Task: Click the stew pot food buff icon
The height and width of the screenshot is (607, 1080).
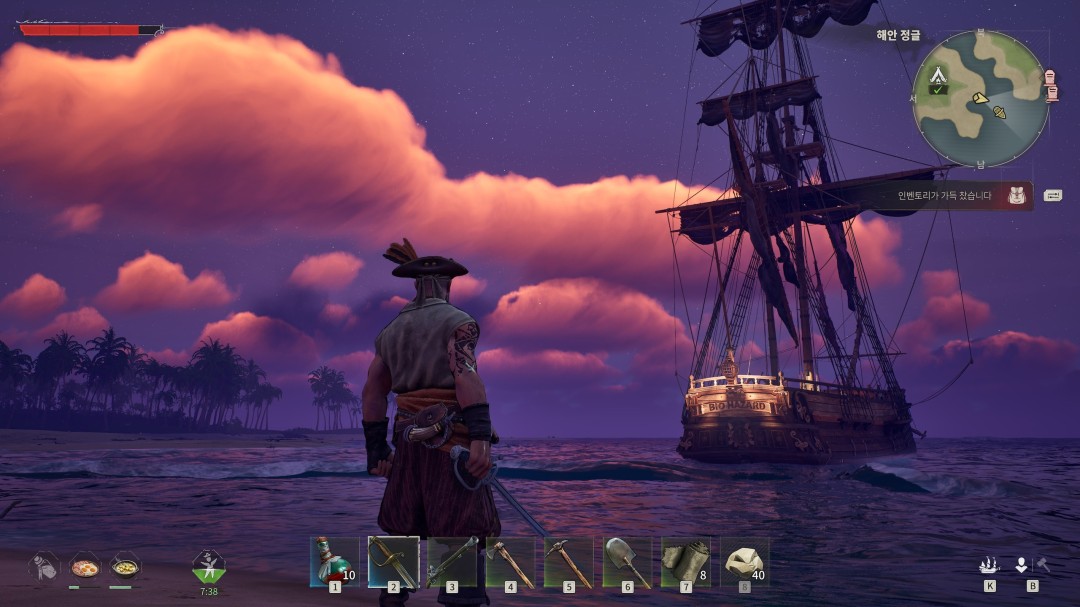Action: [125, 567]
